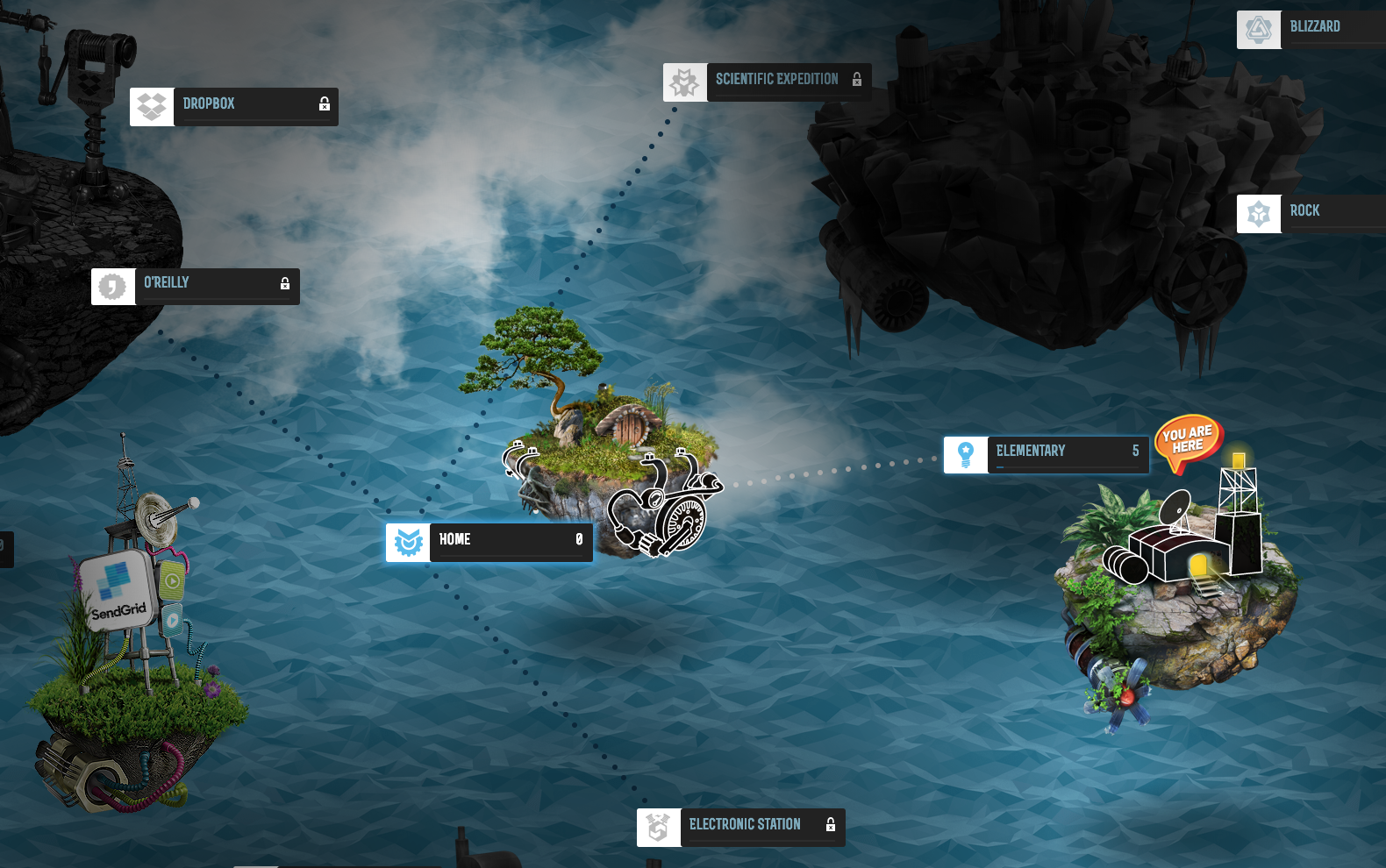
Task: Open the Scientific Expedition island label
Action: pyautogui.click(x=768, y=82)
